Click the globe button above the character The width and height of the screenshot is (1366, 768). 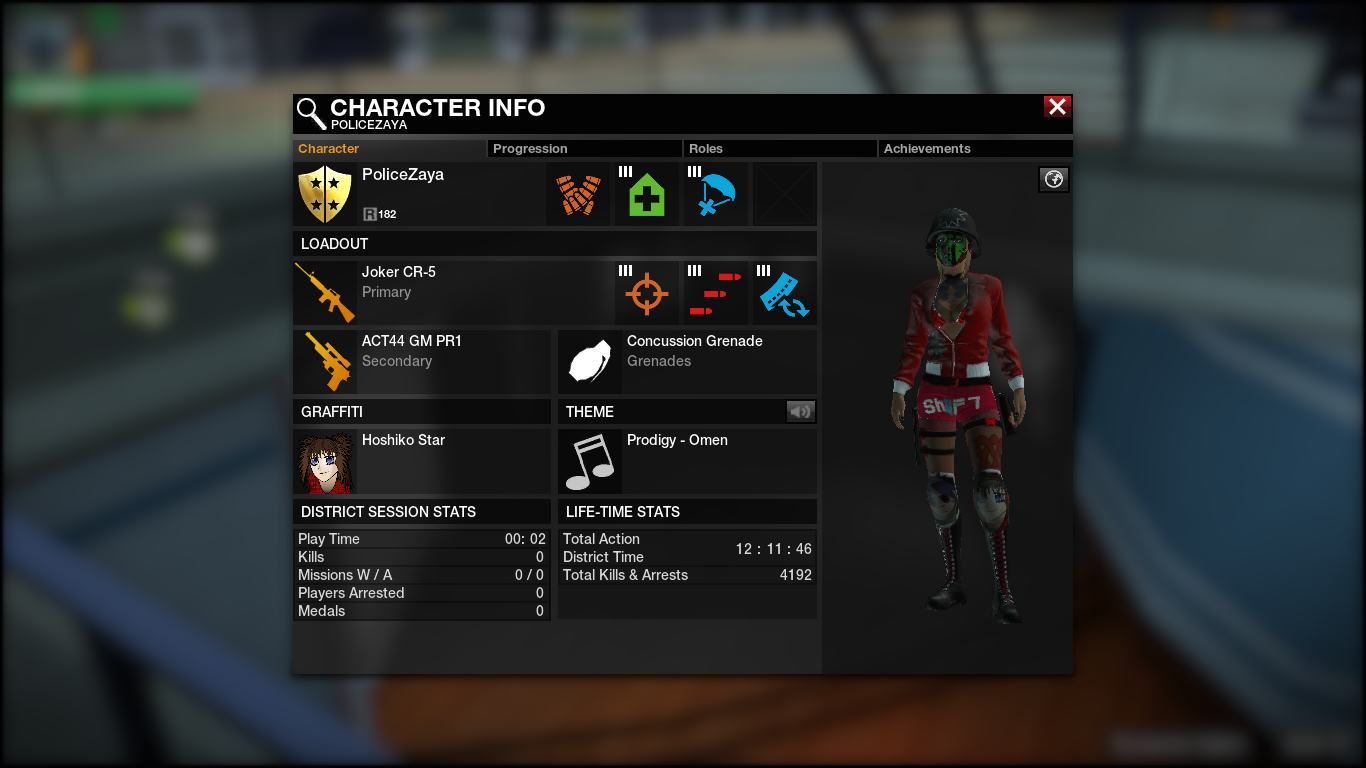[x=1054, y=180]
